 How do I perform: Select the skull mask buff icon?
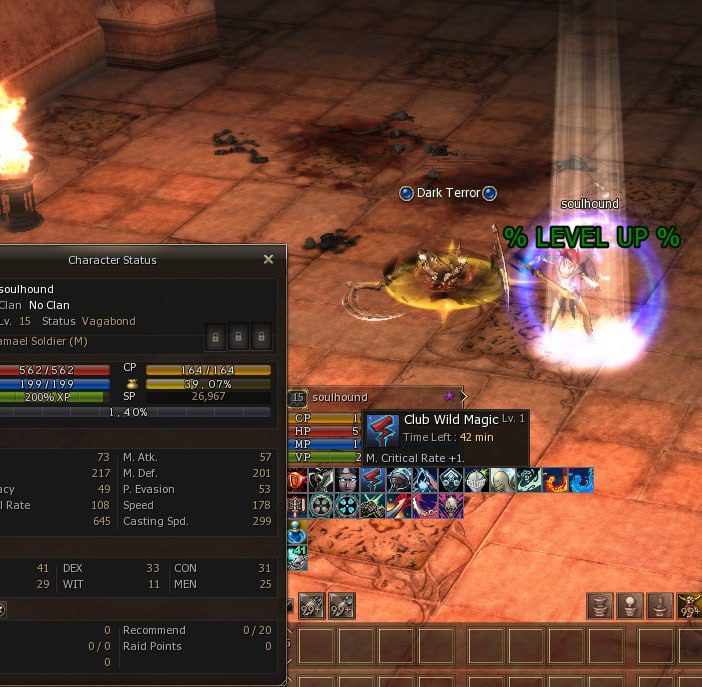[451, 505]
